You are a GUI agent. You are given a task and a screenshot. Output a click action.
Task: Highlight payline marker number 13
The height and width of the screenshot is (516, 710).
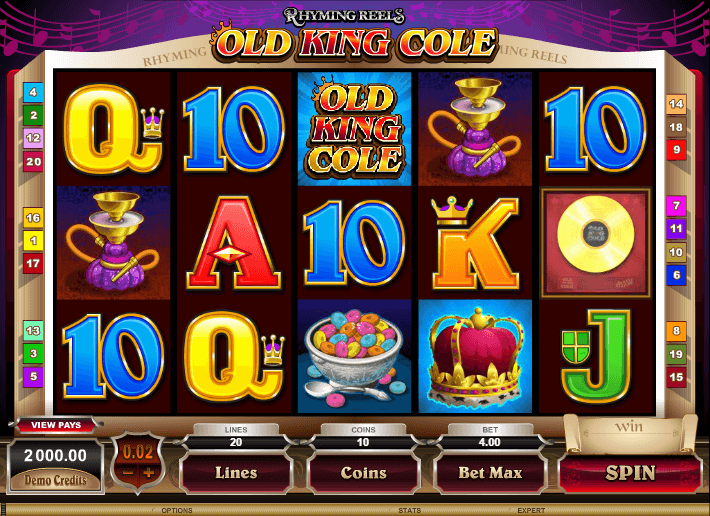coord(34,331)
